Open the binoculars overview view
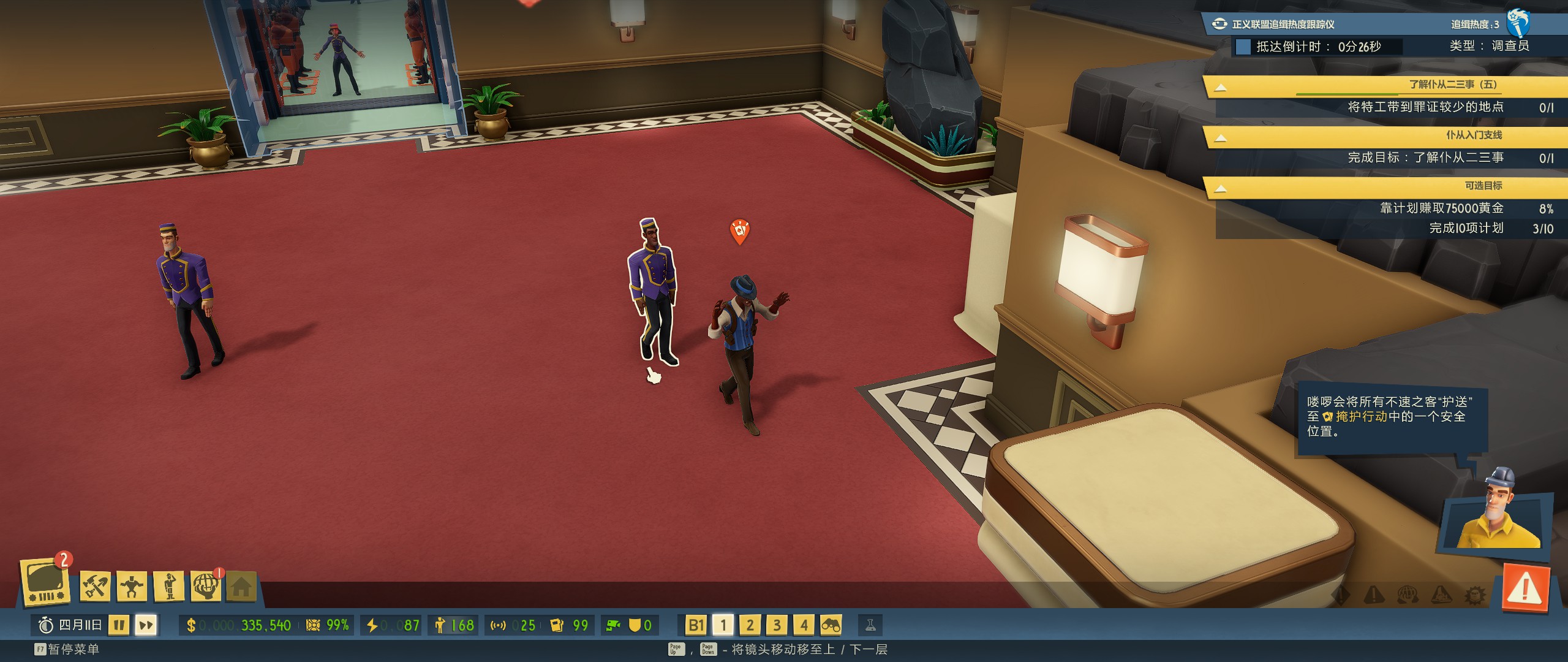 tap(831, 625)
